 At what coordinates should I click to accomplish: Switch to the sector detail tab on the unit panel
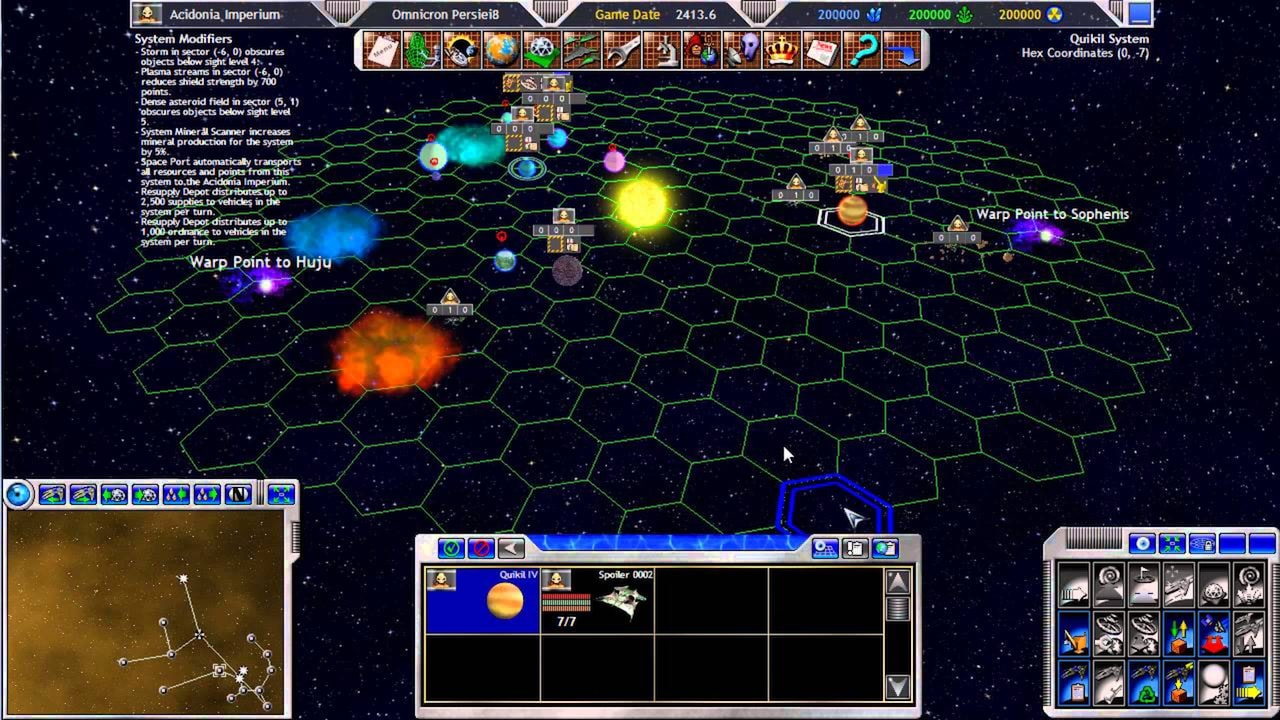pos(826,548)
